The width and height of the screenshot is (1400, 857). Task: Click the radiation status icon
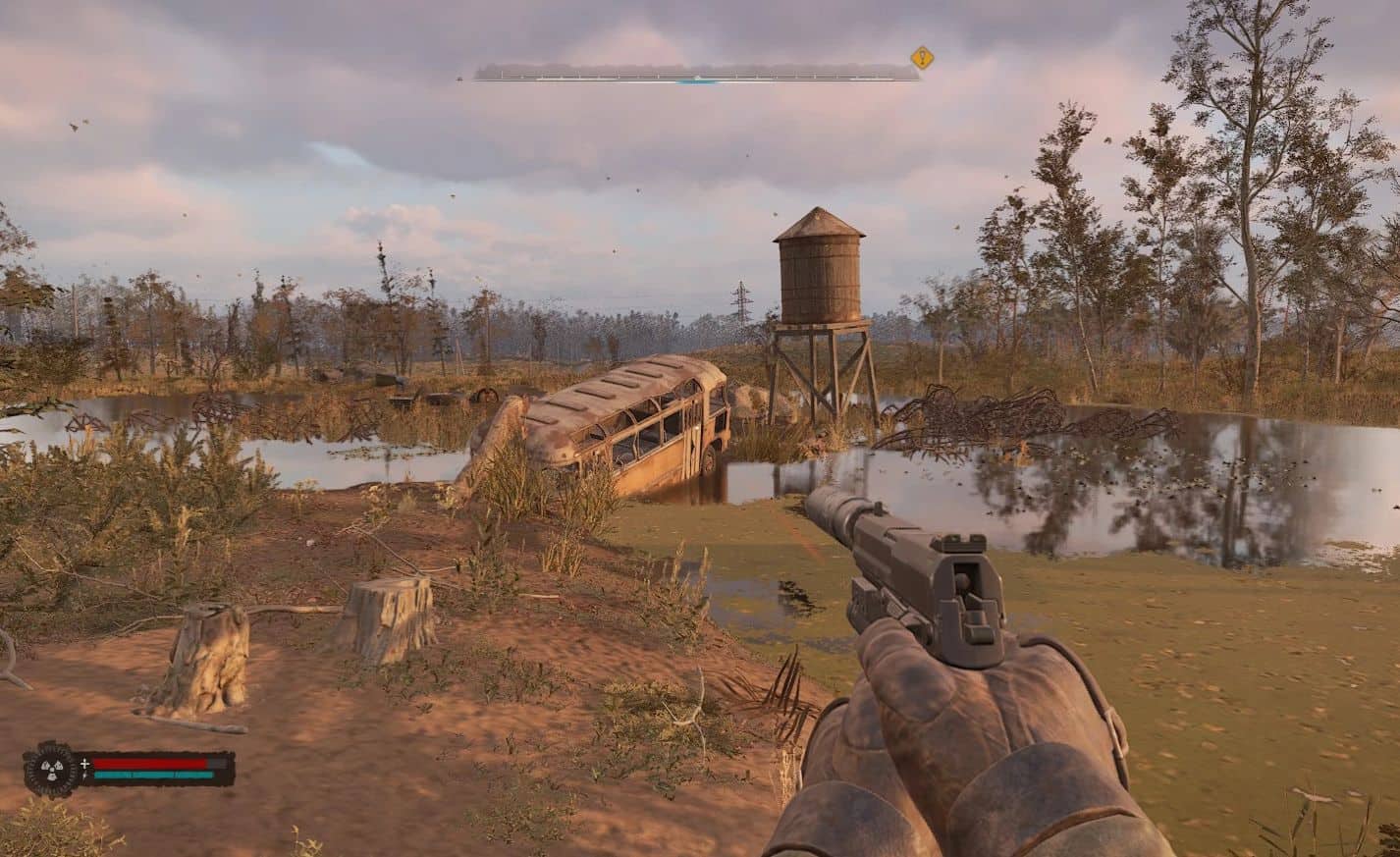click(51, 769)
